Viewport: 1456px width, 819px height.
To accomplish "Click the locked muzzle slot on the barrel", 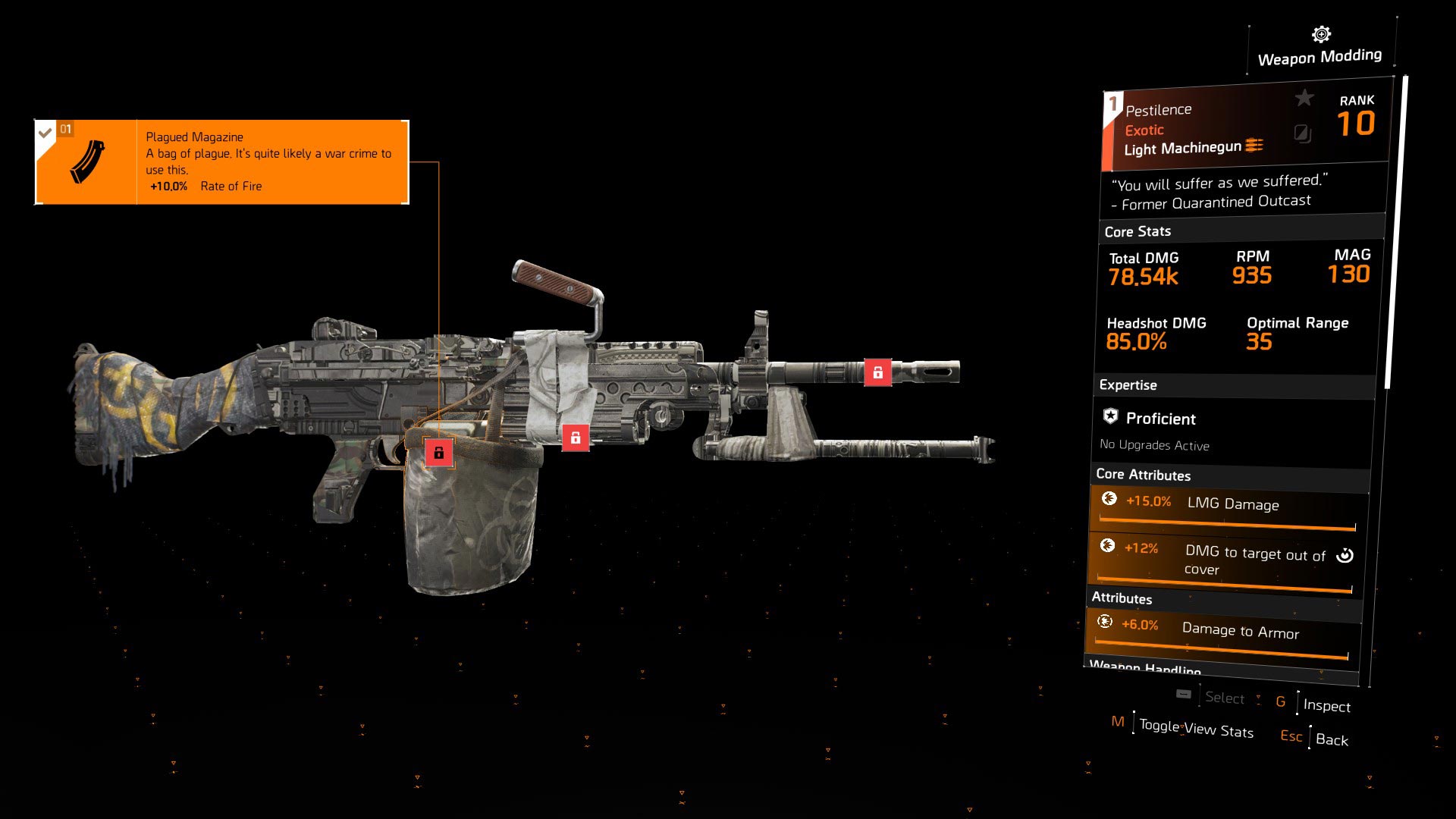I will tap(877, 372).
